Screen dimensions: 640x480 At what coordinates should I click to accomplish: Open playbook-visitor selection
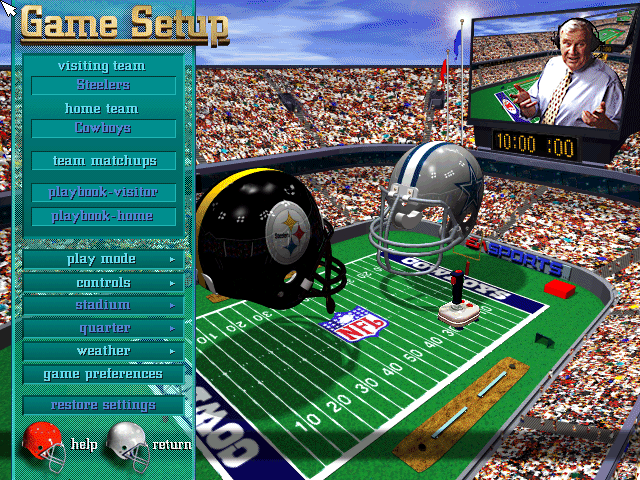coord(104,192)
